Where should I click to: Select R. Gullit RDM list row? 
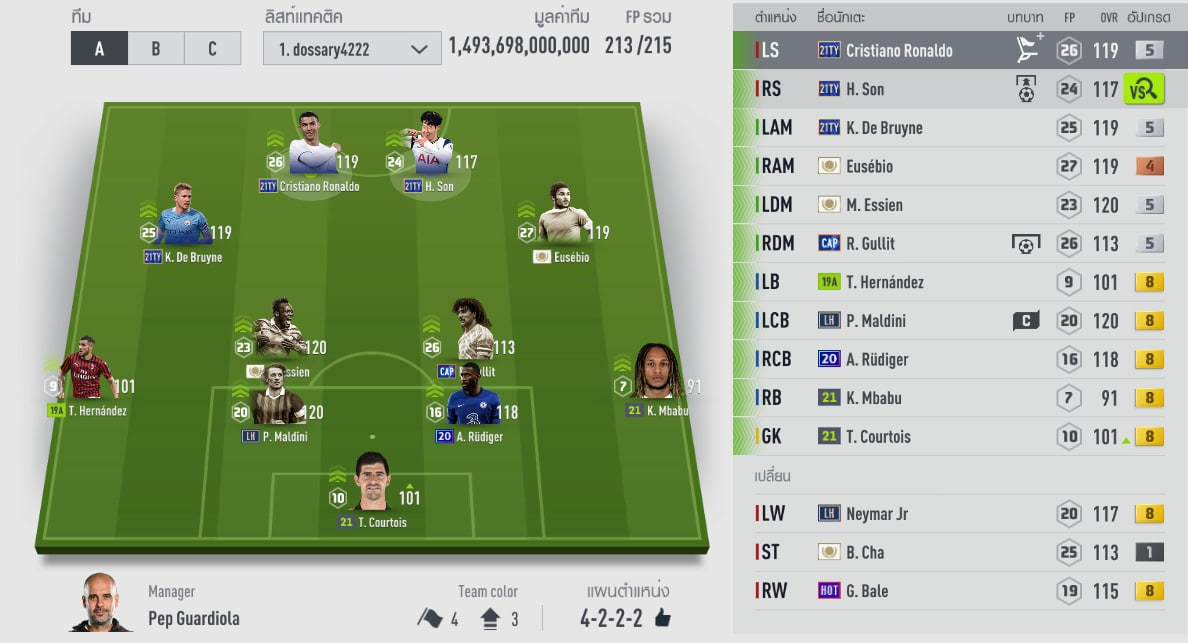tap(898, 243)
